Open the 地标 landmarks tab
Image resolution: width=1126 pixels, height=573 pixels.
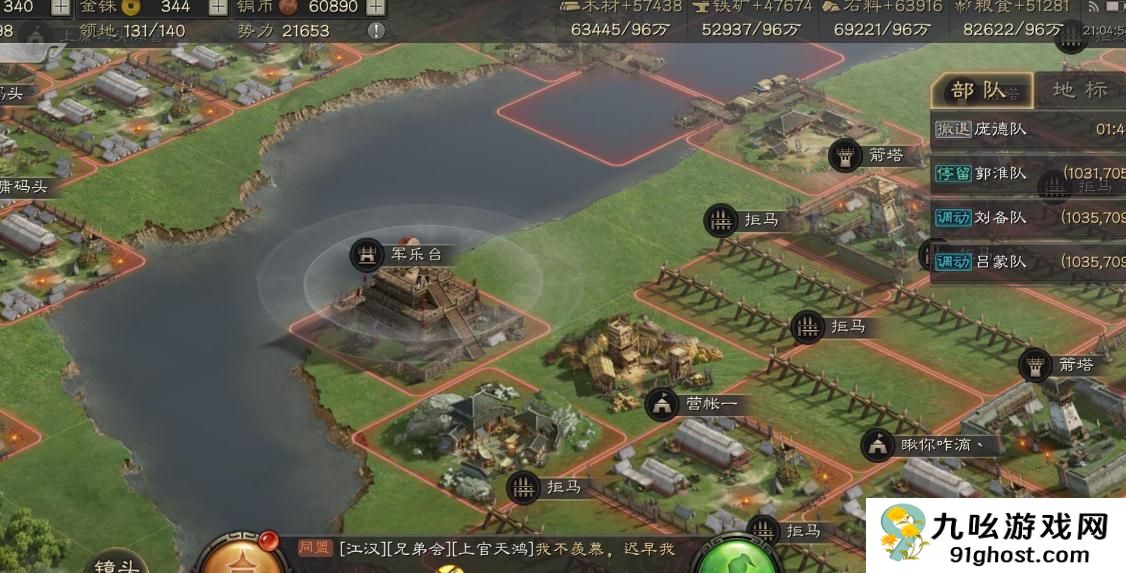click(x=1080, y=91)
